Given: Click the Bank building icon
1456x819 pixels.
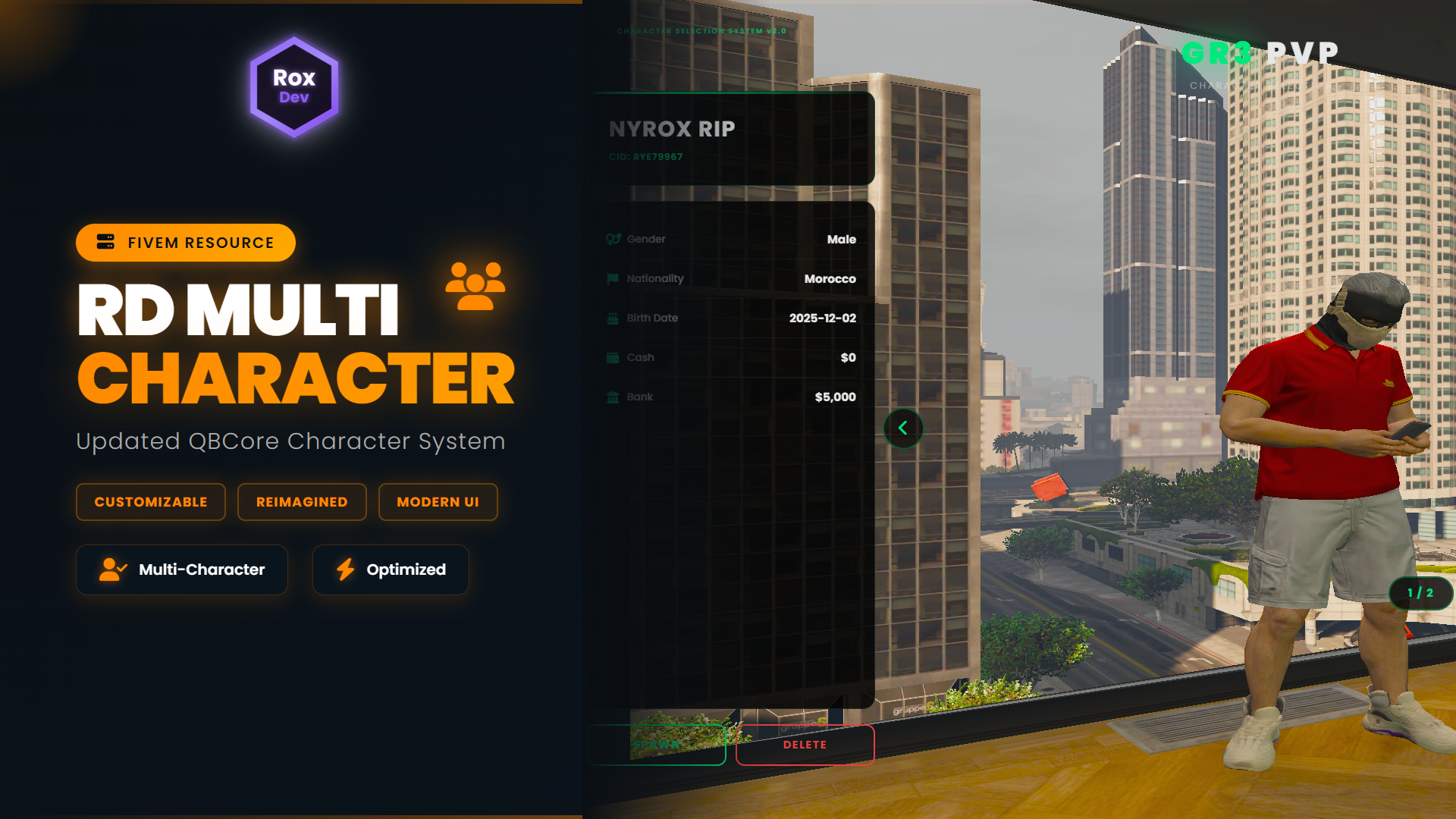Looking at the screenshot, I should [x=611, y=397].
